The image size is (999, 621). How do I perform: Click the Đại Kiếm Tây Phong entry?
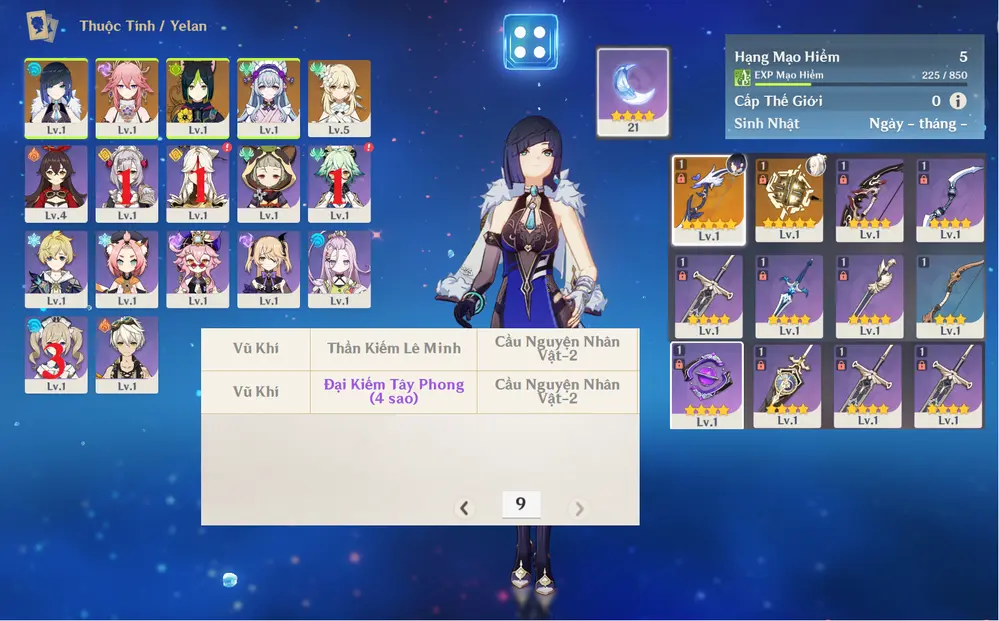pyautogui.click(x=393, y=391)
